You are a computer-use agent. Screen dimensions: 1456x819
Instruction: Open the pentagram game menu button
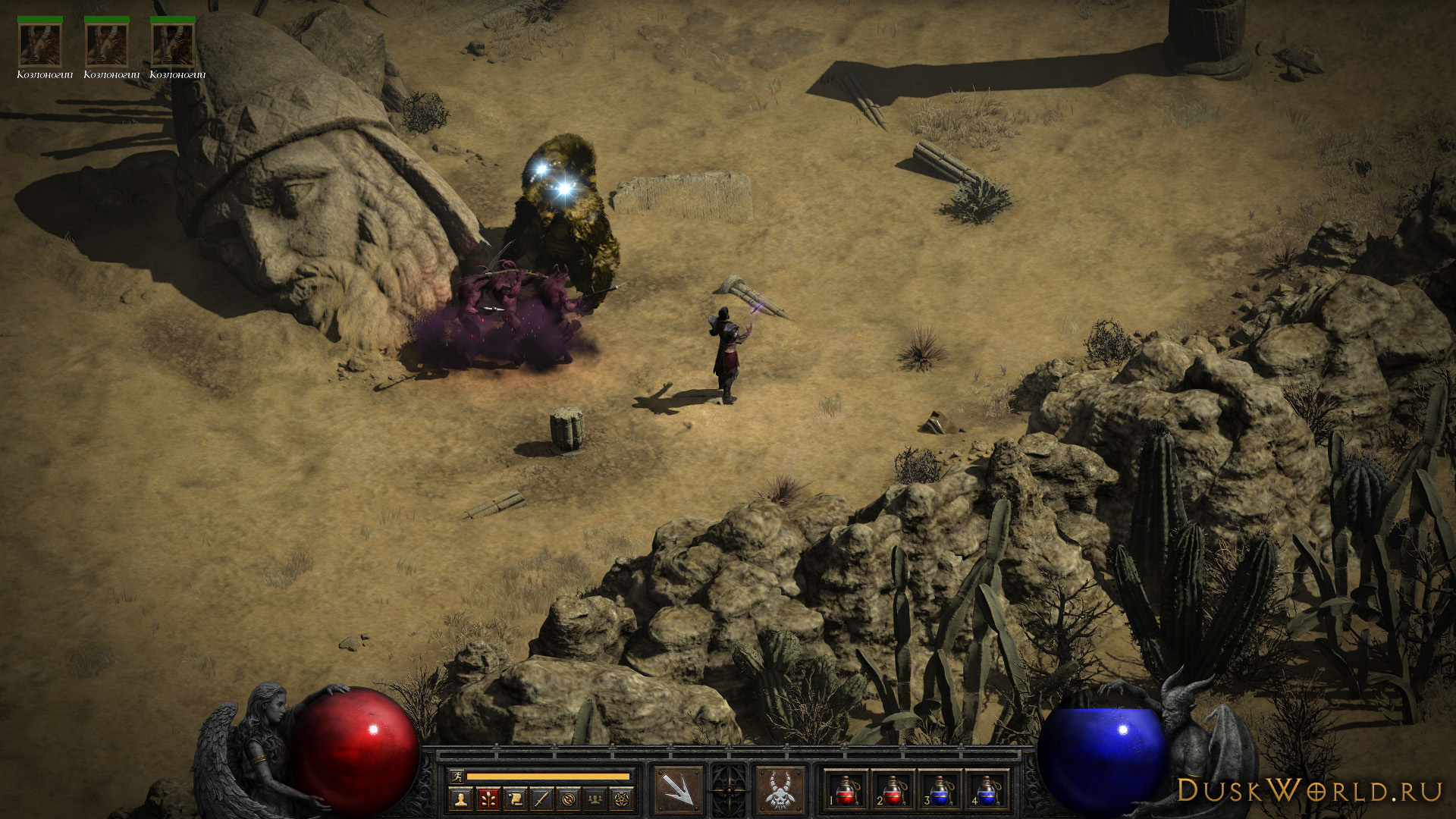[x=623, y=798]
